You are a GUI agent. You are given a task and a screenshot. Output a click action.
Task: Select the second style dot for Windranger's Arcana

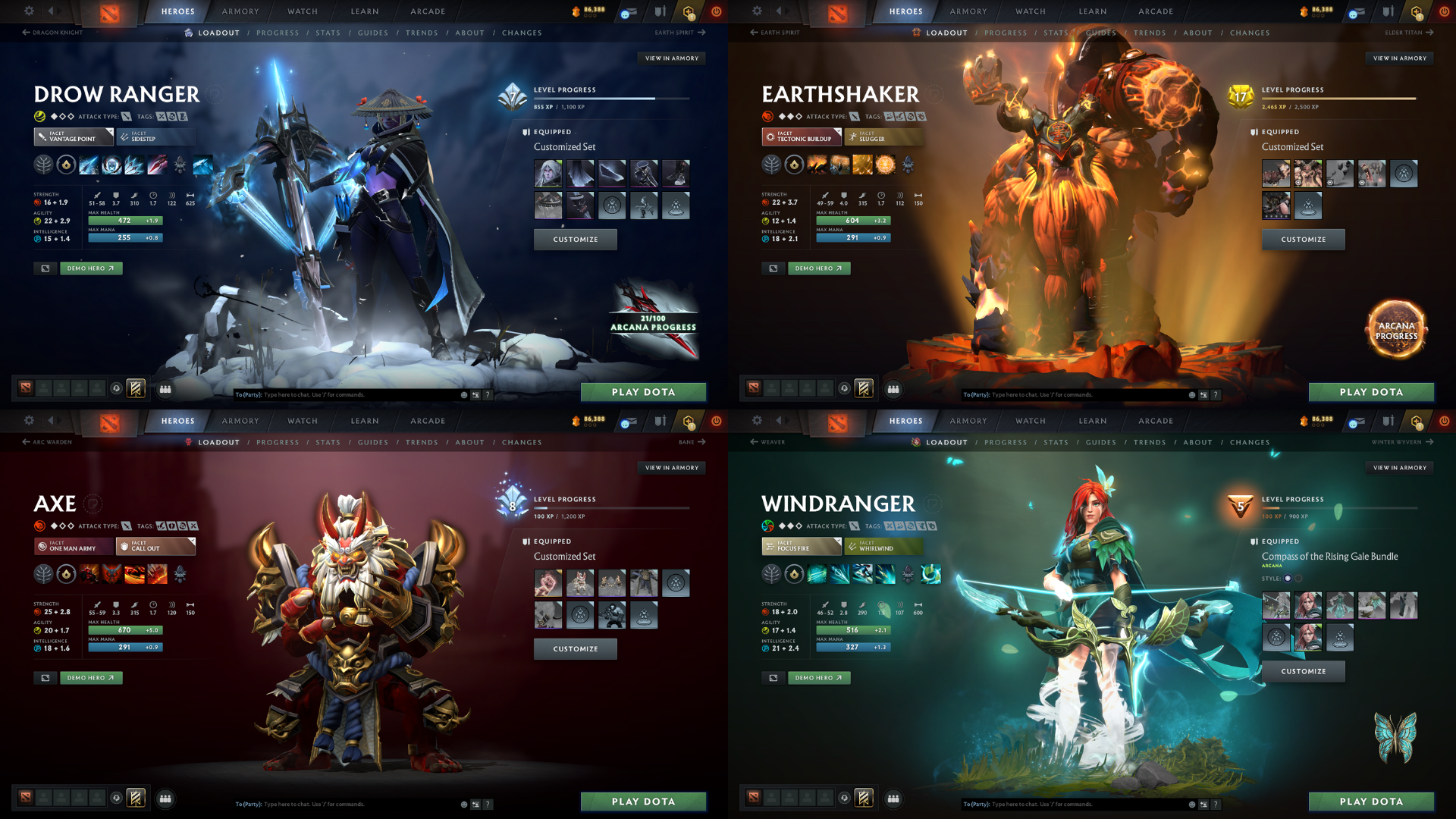click(x=1298, y=578)
